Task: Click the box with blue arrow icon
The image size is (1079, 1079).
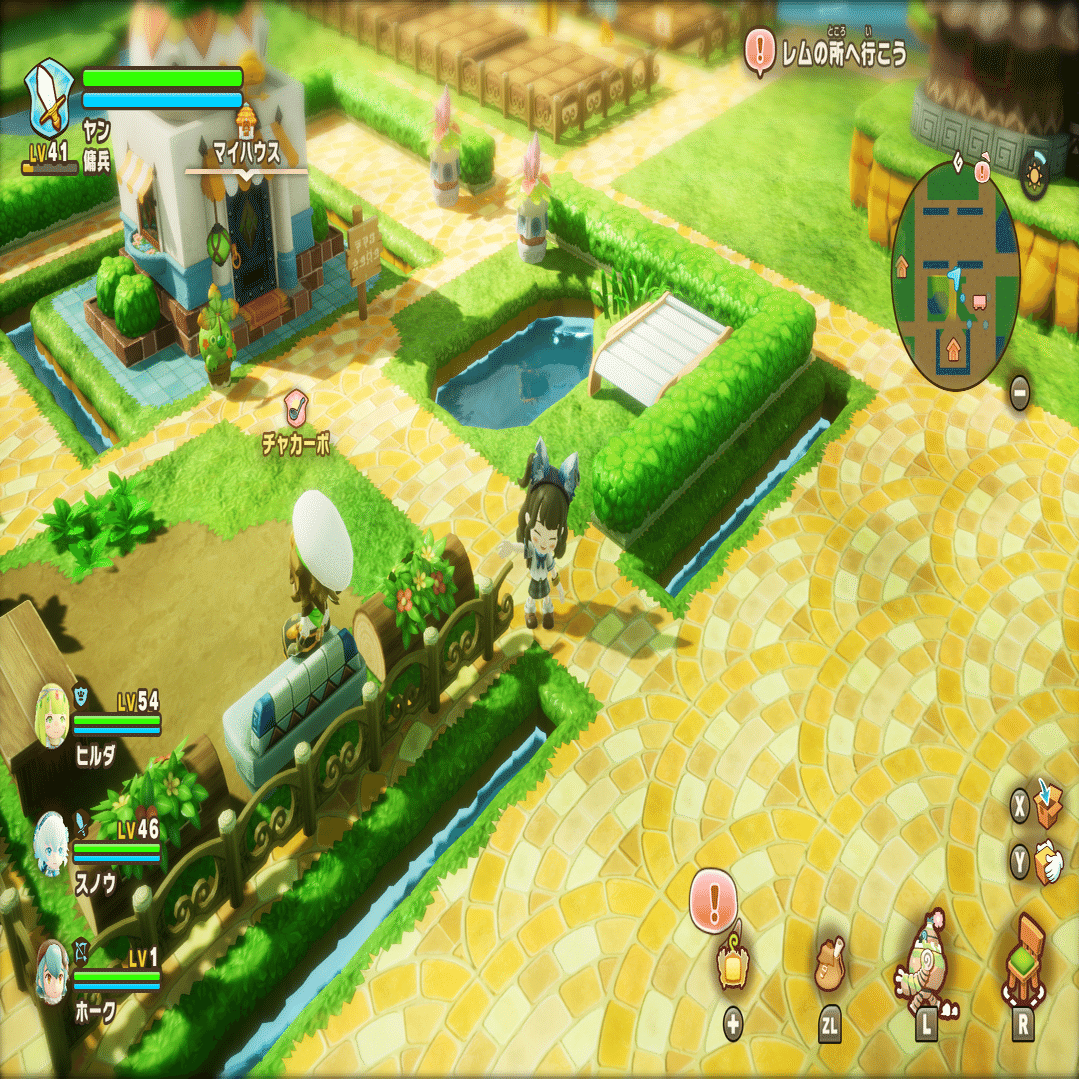Action: (1047, 804)
